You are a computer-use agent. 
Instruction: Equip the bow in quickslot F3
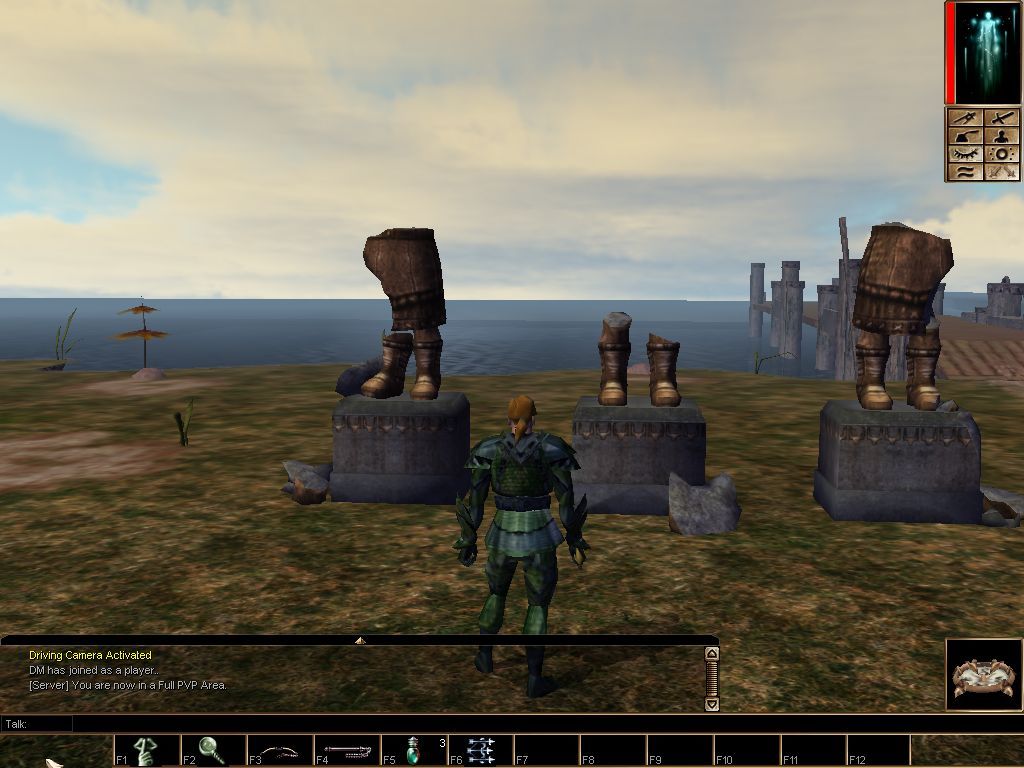279,750
